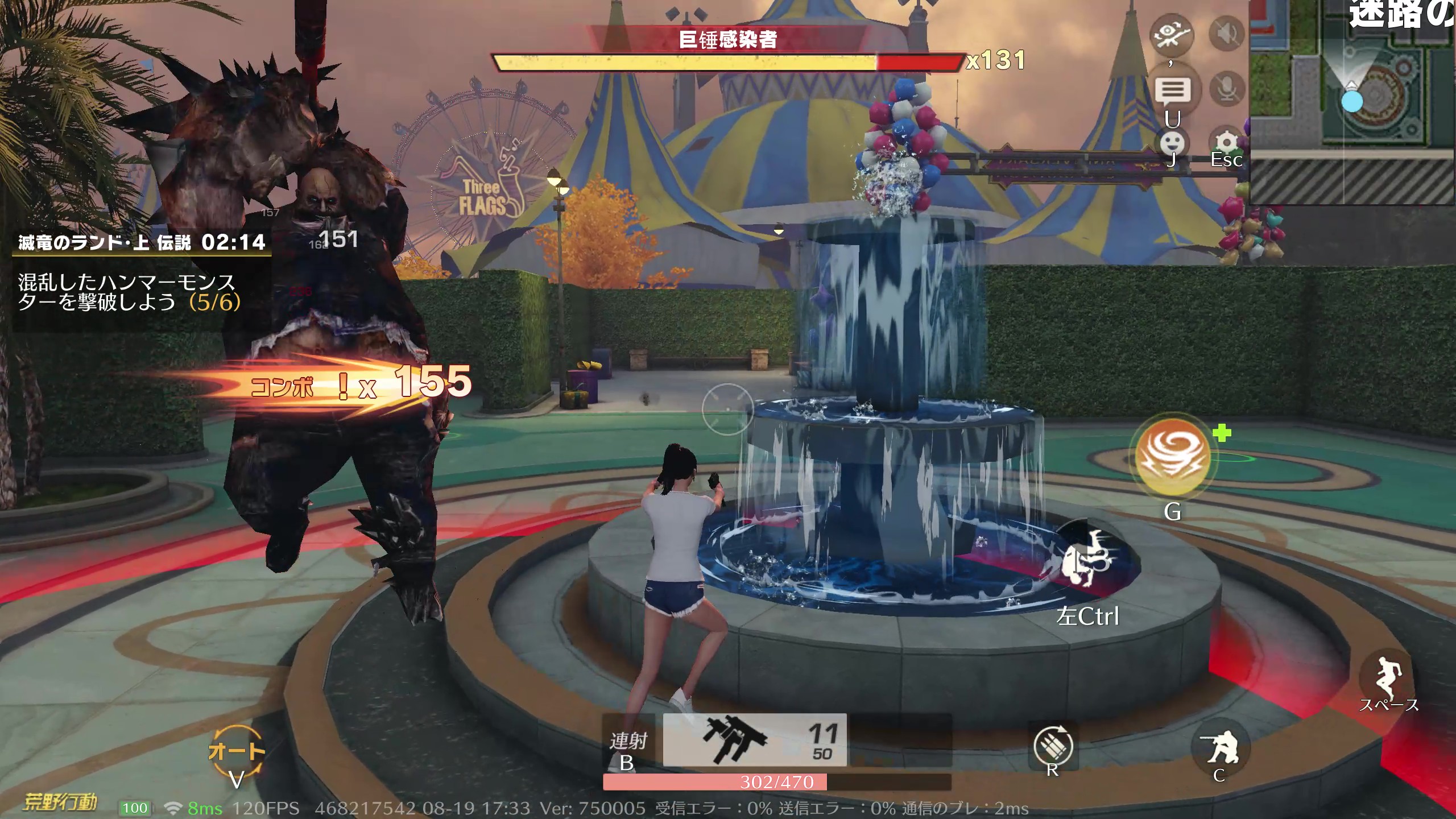This screenshot has width=1456, height=819.
Task: Reload with the ammo reload icon
Action: coord(1053,747)
